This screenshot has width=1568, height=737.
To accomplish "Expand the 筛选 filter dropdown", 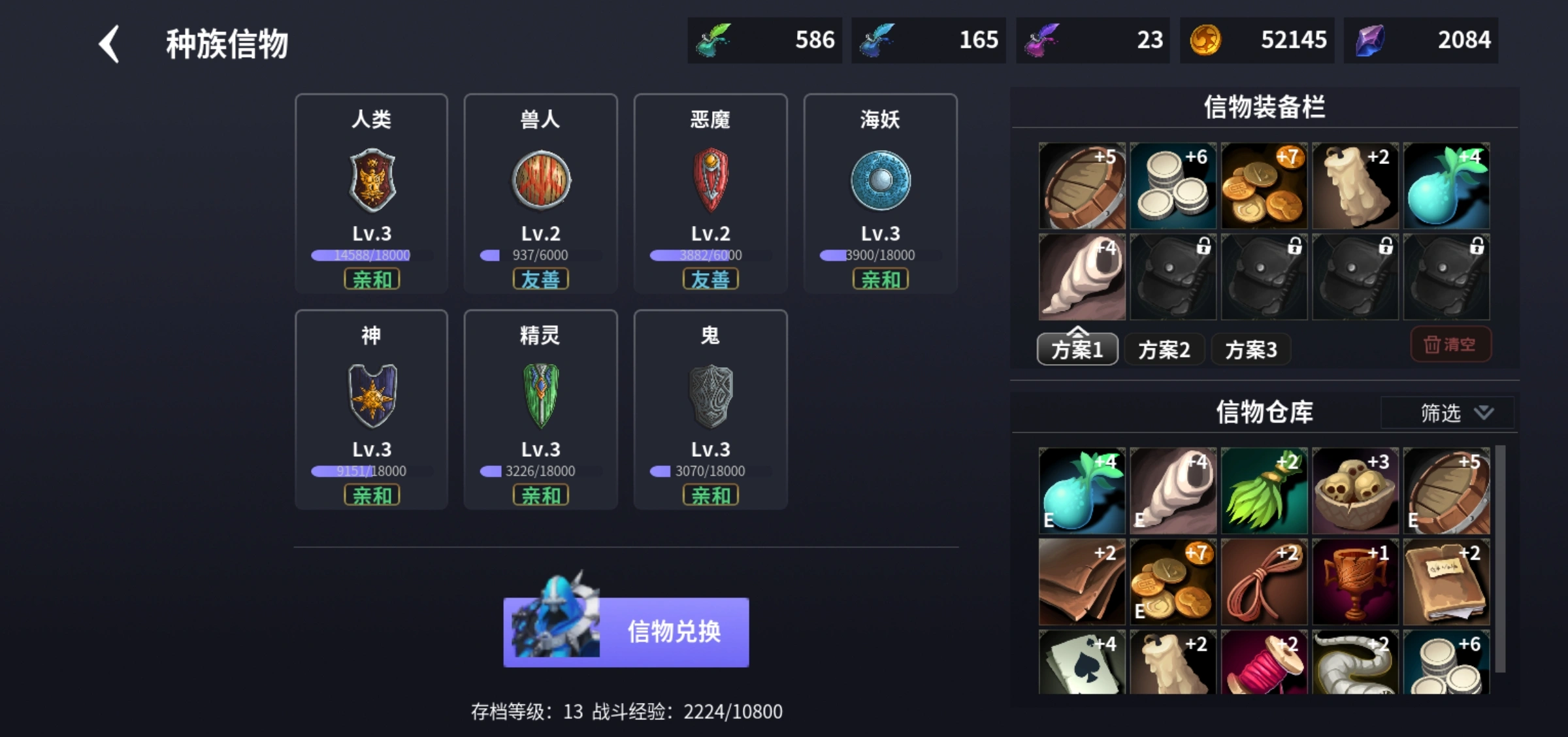I will (x=1446, y=413).
